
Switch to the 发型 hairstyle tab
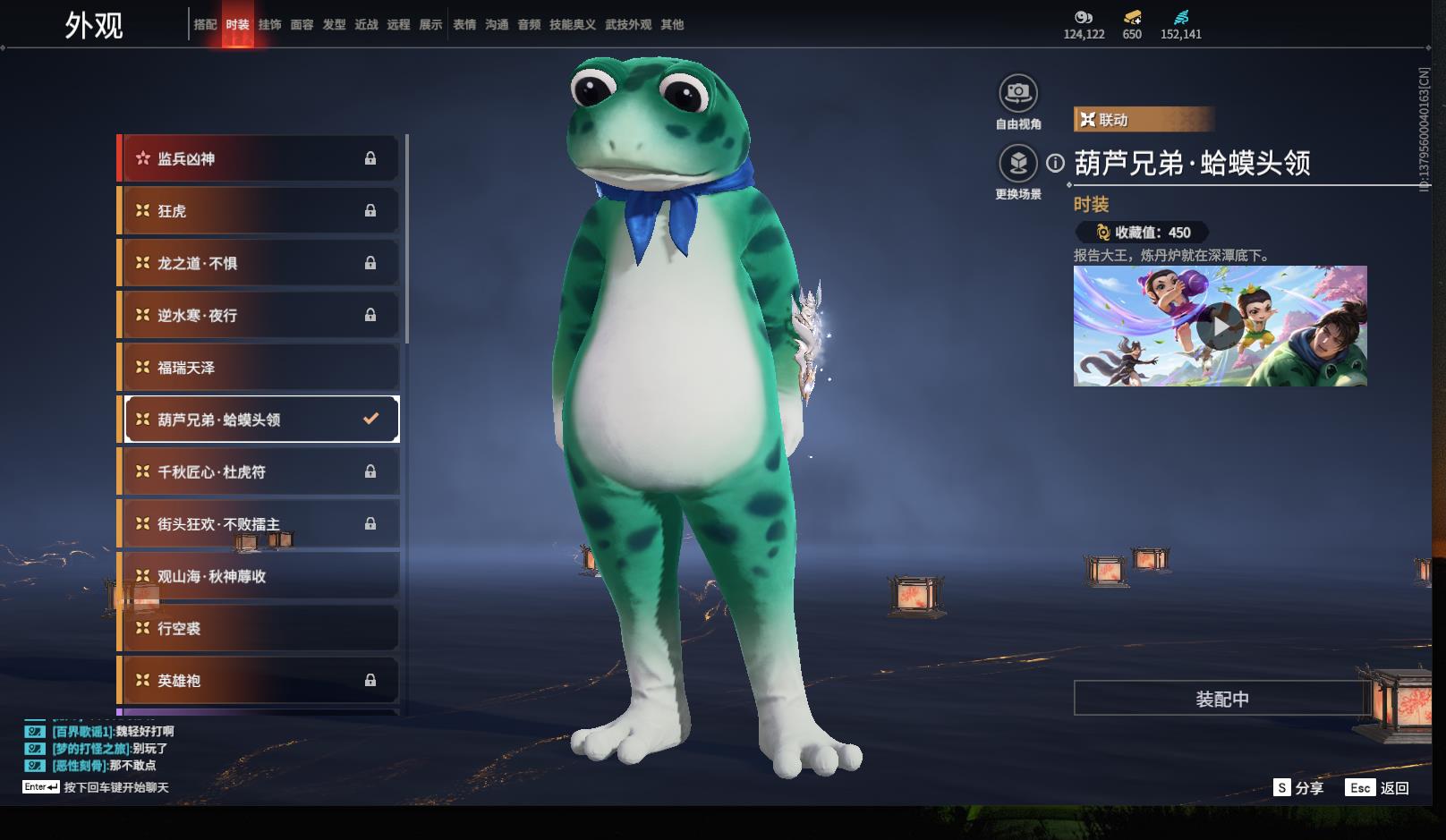click(x=334, y=25)
